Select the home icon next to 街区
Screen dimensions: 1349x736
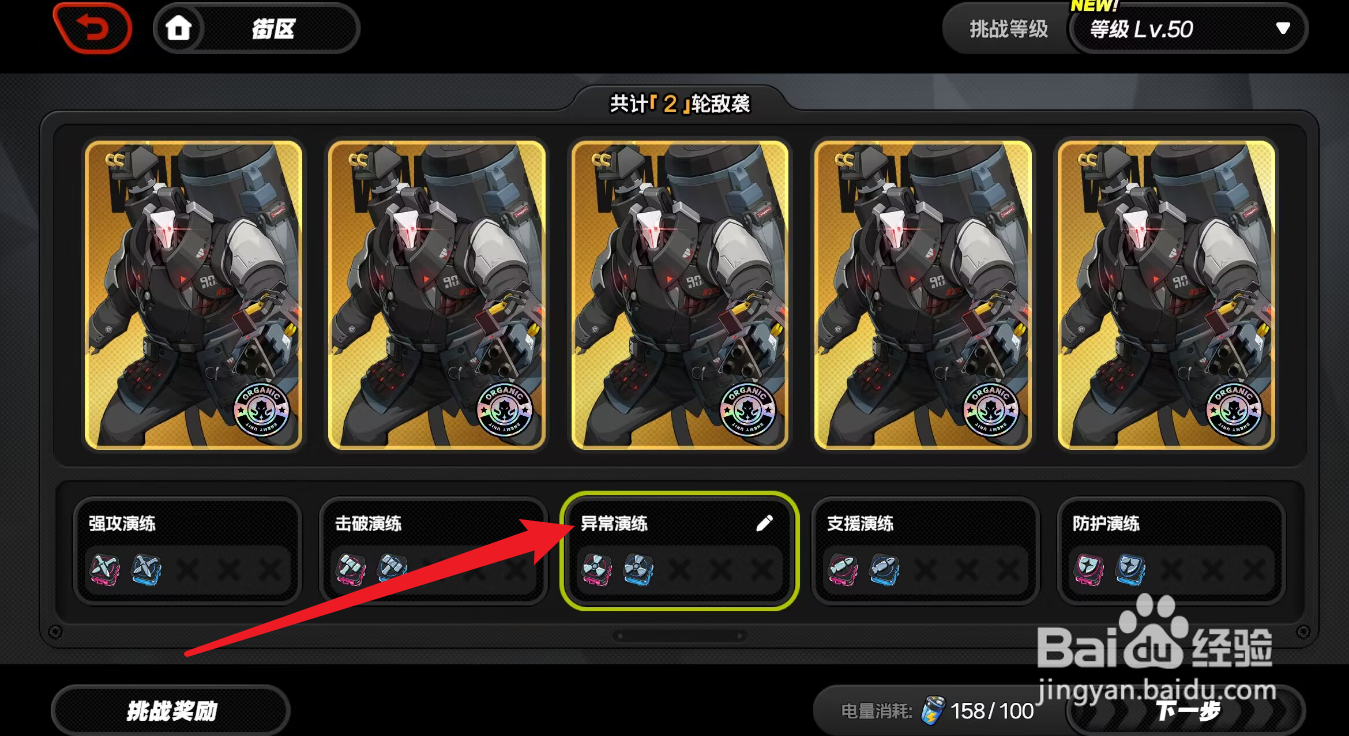pyautogui.click(x=179, y=28)
